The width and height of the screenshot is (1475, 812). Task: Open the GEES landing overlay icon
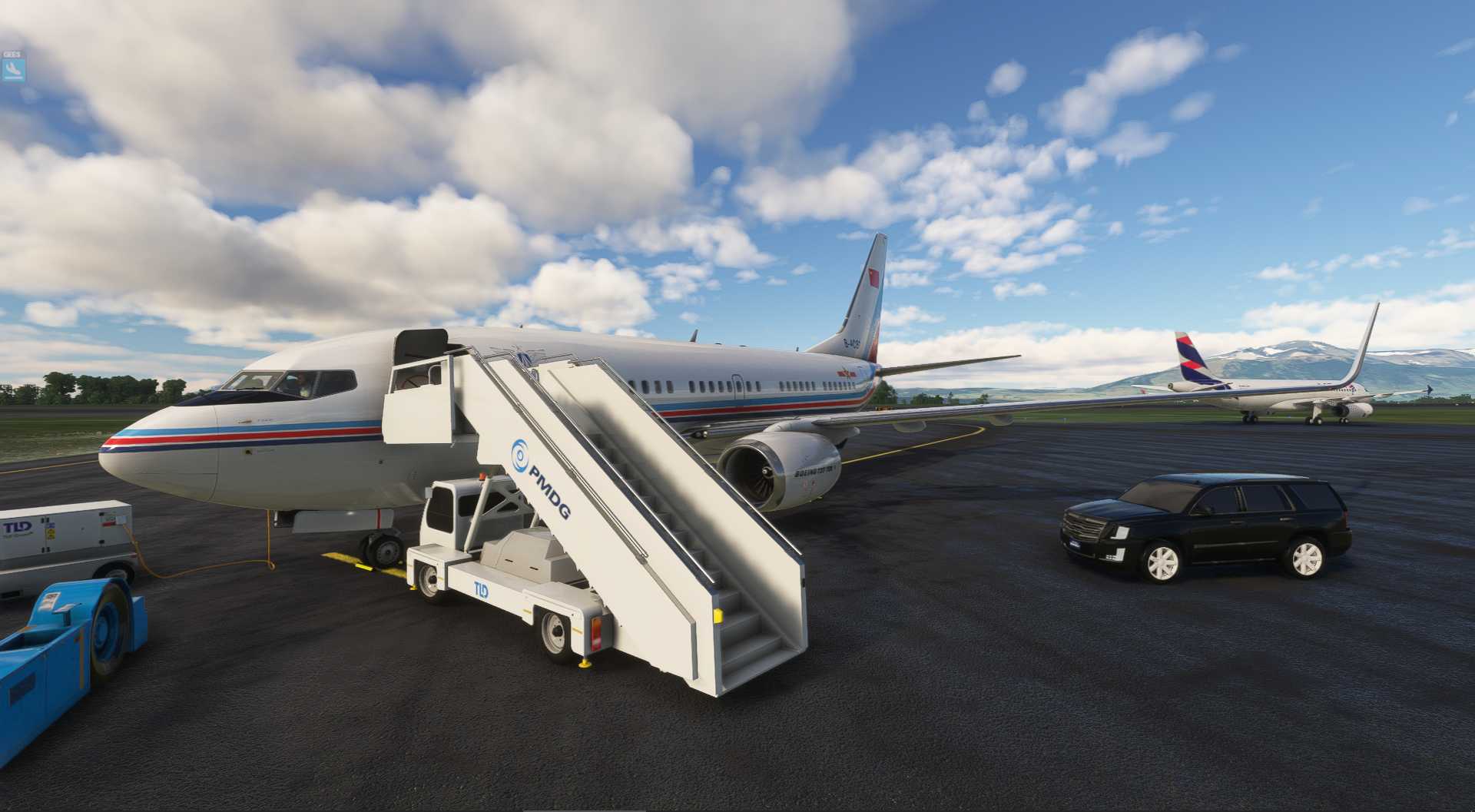coord(13,70)
